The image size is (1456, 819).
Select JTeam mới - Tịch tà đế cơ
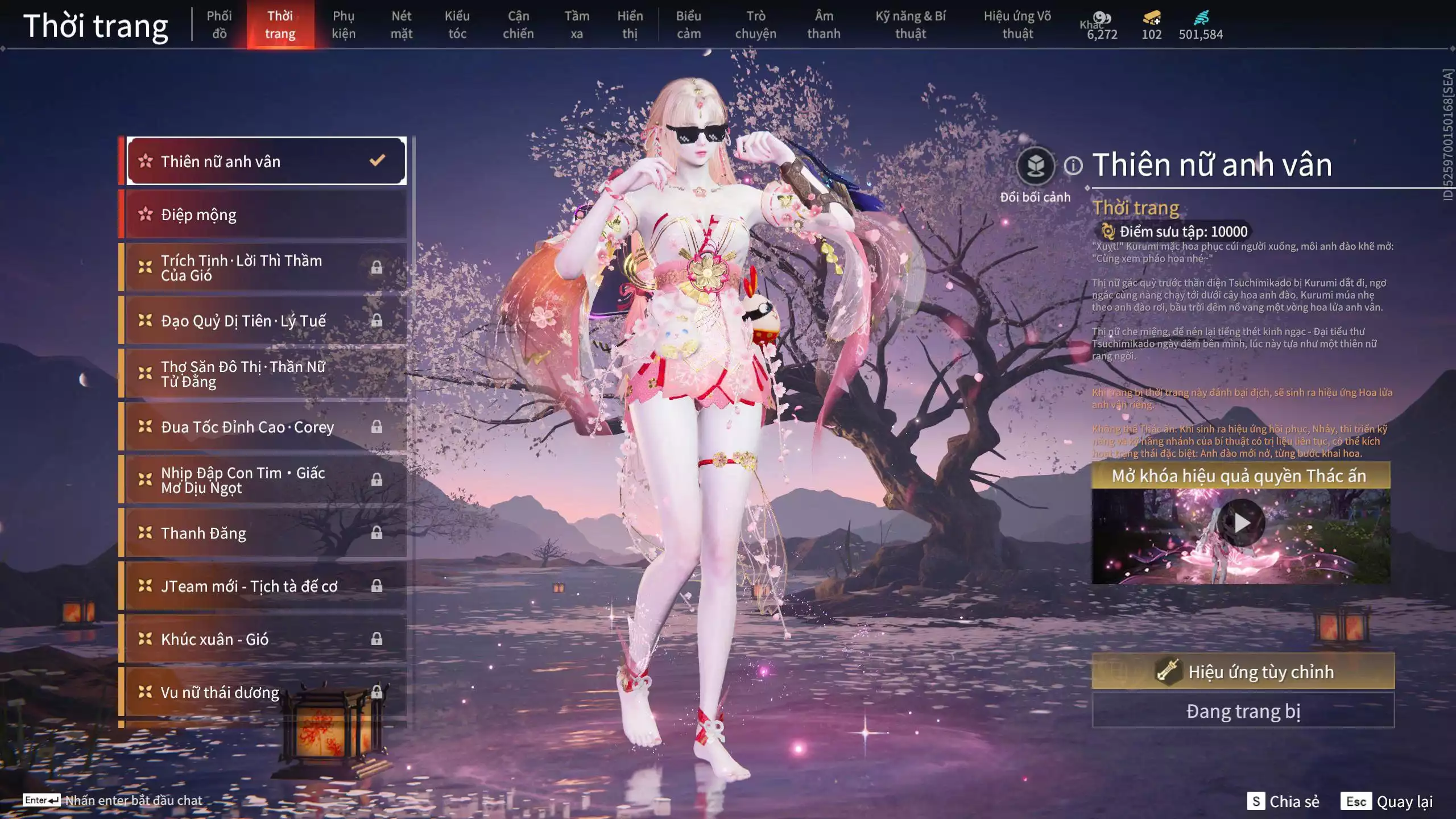(x=265, y=586)
